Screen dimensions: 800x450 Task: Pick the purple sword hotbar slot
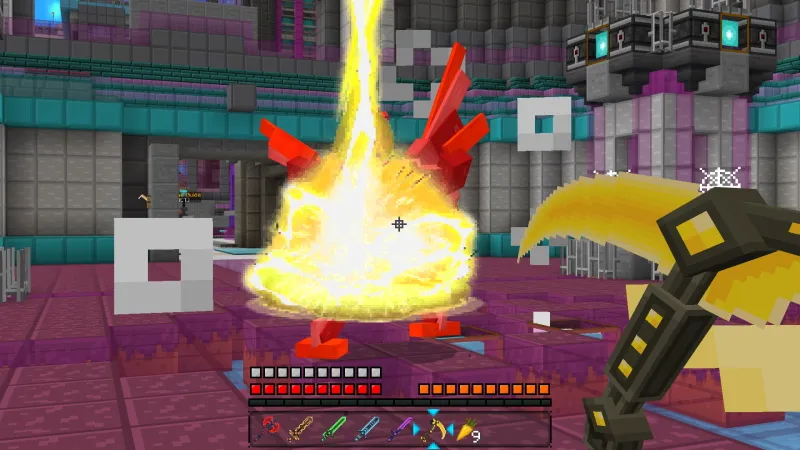(400, 429)
